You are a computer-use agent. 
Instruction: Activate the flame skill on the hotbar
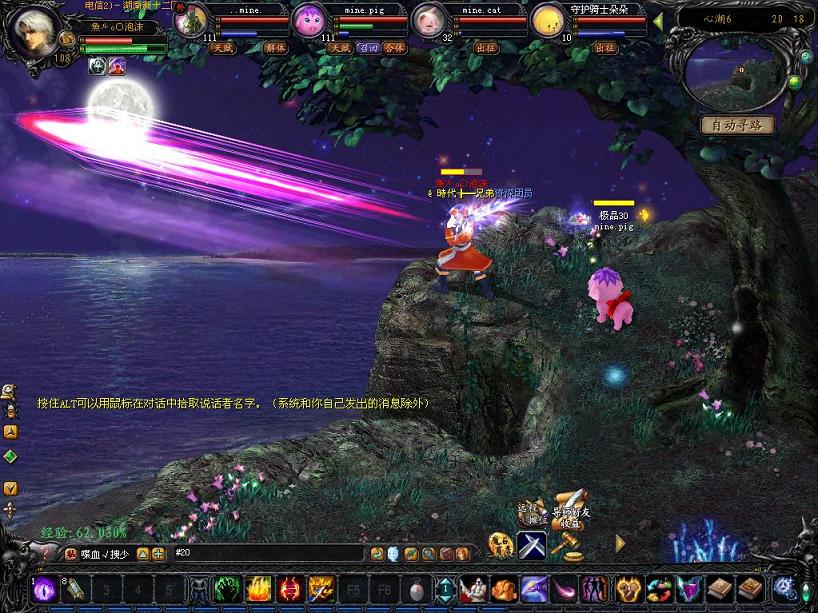[x=260, y=589]
